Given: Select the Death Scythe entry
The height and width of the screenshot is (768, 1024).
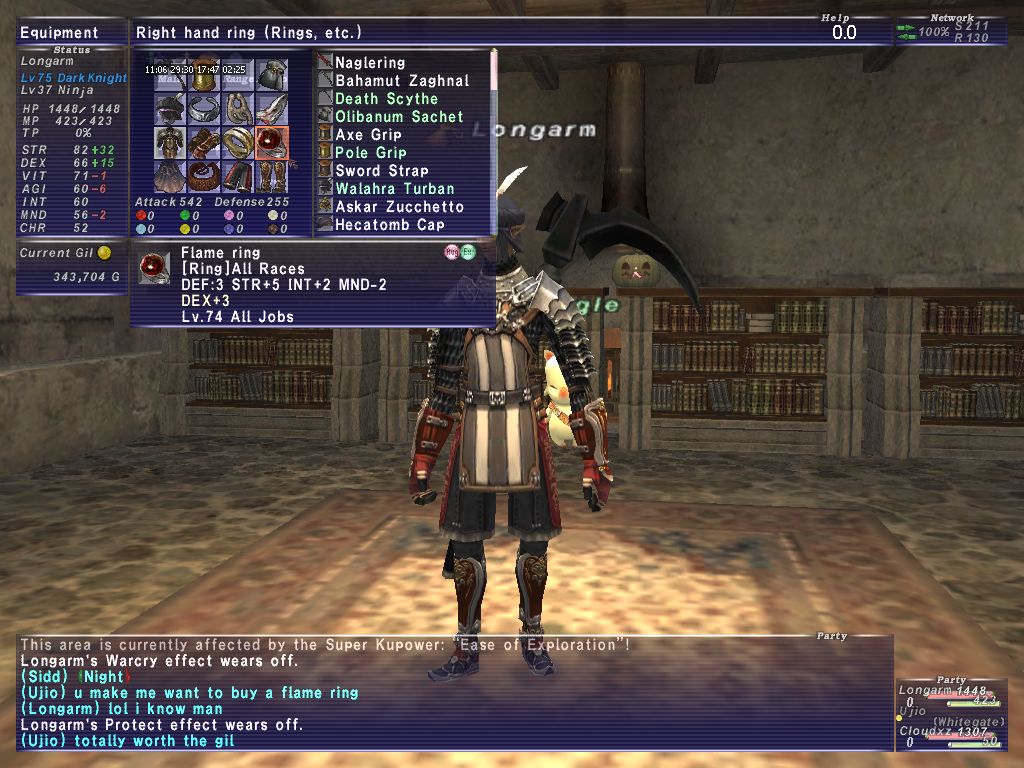Looking at the screenshot, I should pos(386,99).
